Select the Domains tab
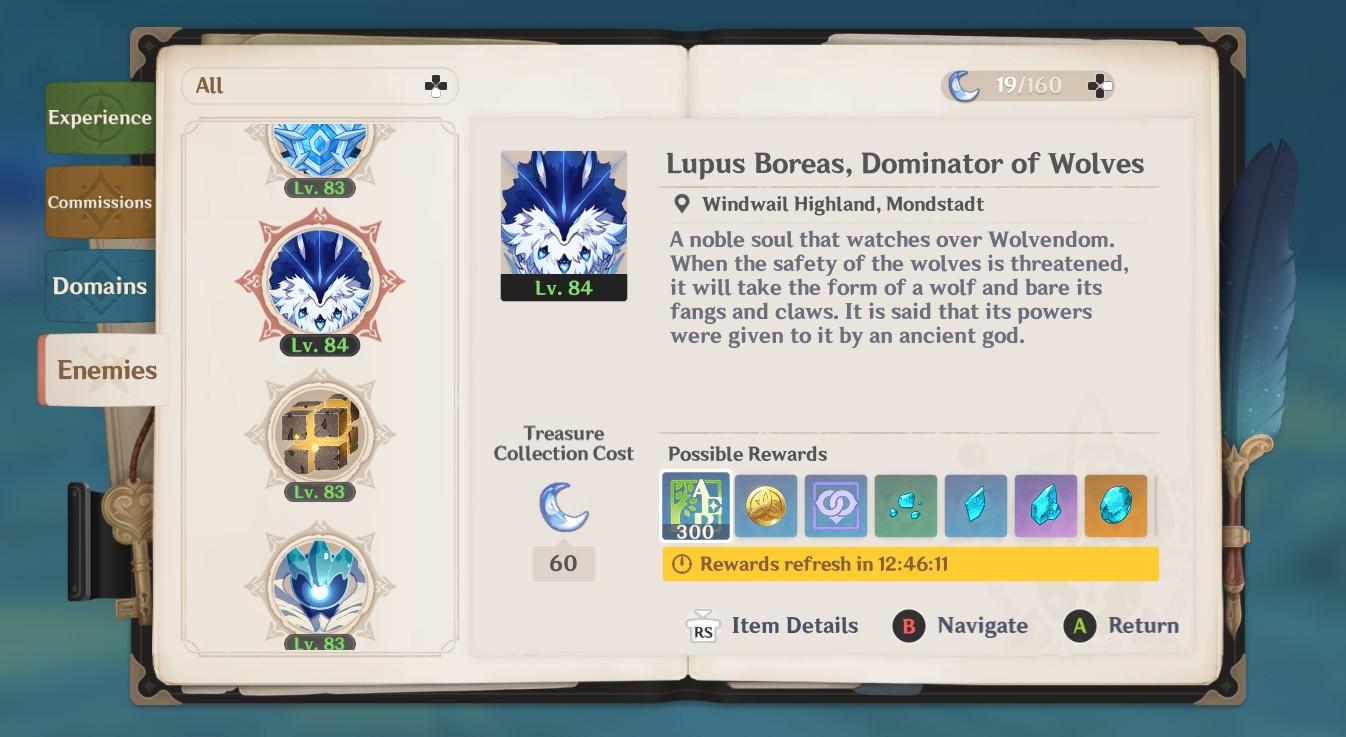The width and height of the screenshot is (1346, 737). click(100, 286)
